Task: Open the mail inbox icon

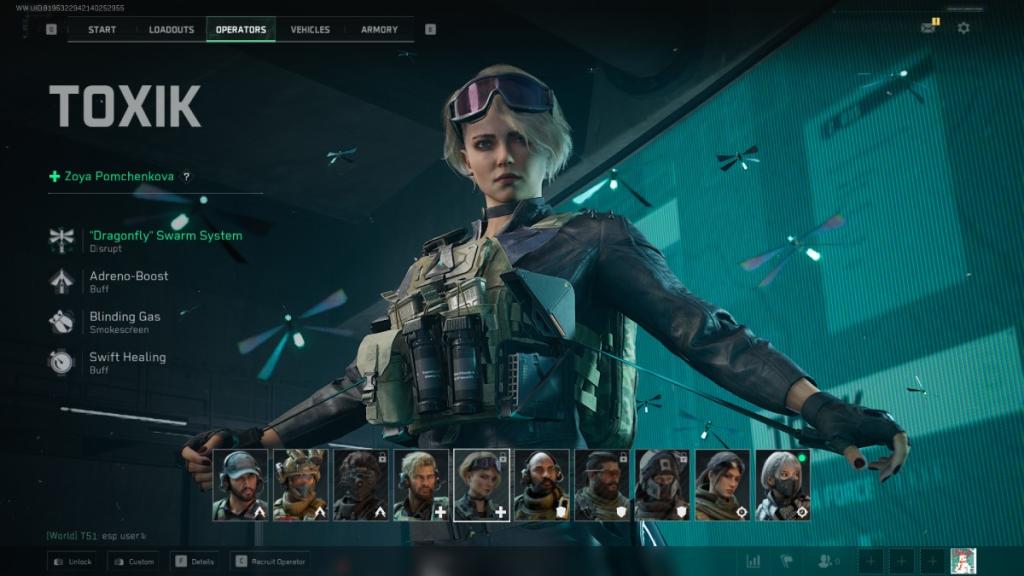Action: [929, 28]
